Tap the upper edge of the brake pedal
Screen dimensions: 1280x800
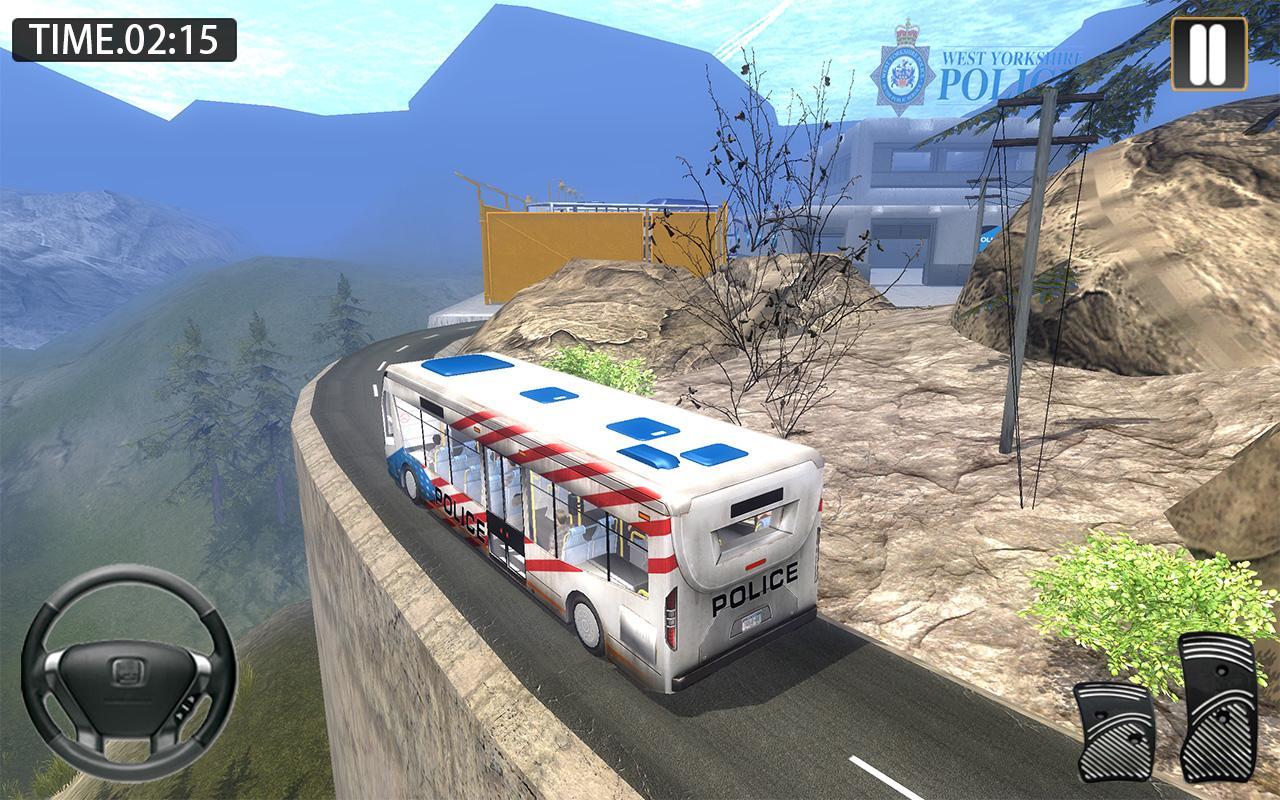1110,690
